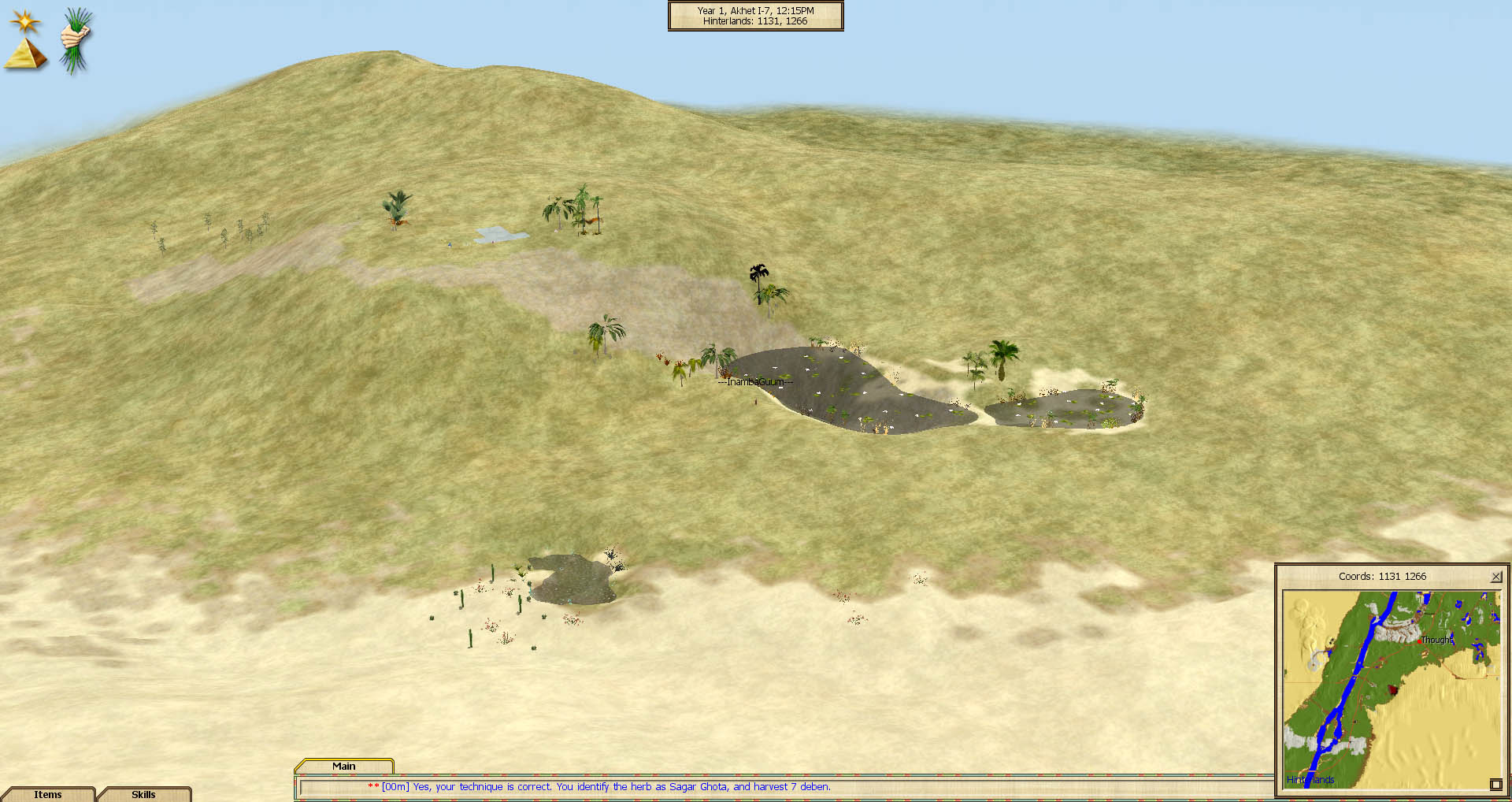Click the pyramid and star icon

point(25,41)
